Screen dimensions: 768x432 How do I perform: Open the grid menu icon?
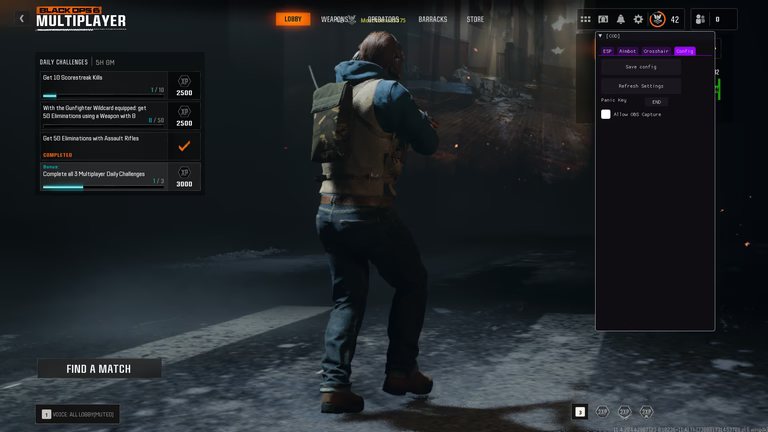[586, 19]
